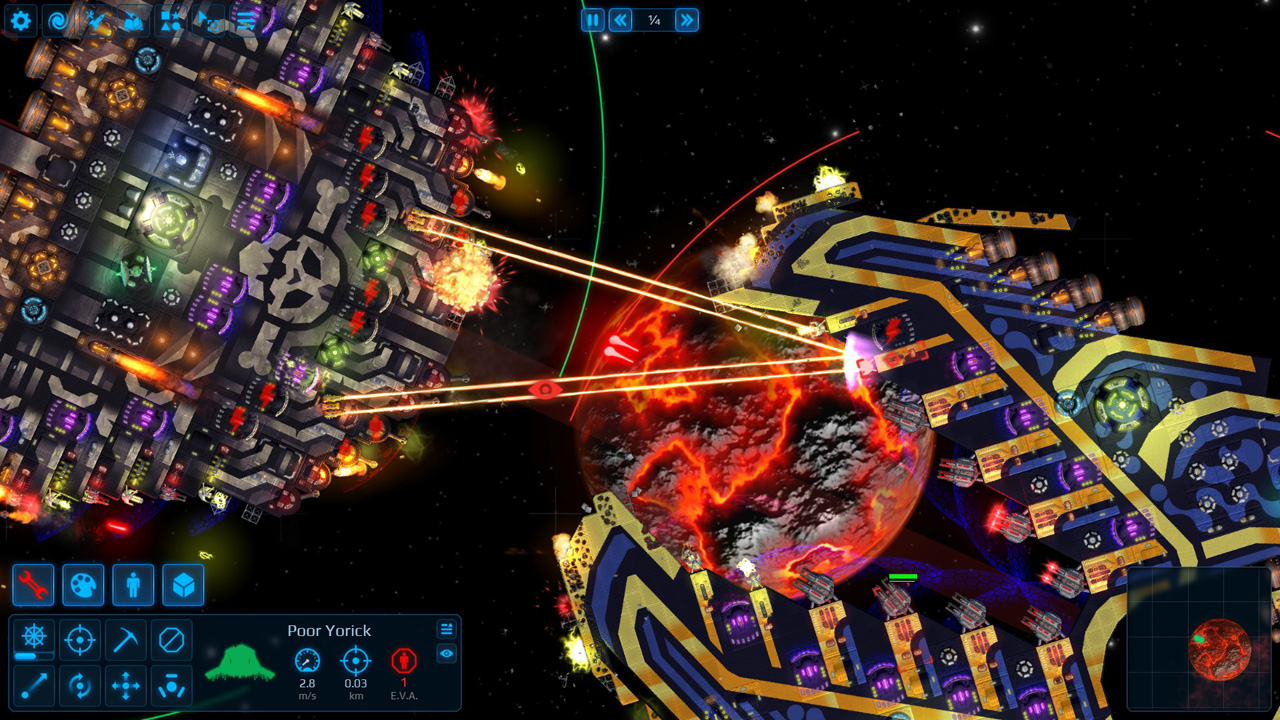Click the cursor selection mode icon

point(208,20)
